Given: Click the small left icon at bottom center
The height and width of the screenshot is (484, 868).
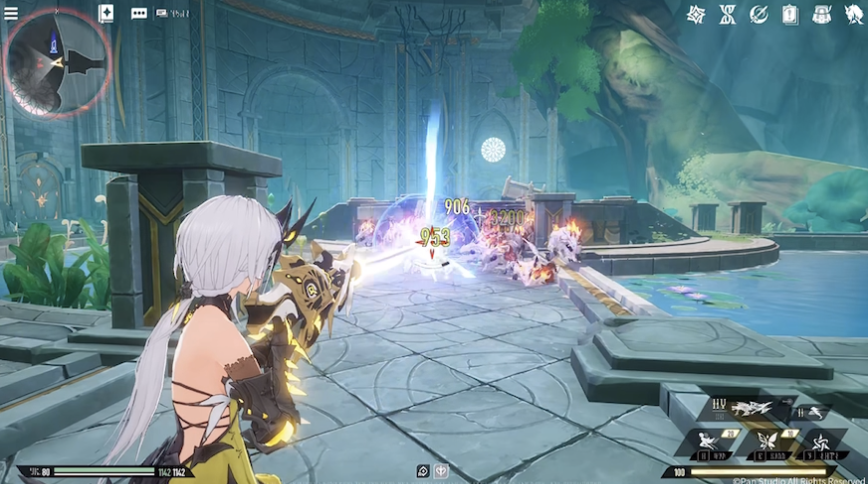Looking at the screenshot, I should click(x=423, y=471).
